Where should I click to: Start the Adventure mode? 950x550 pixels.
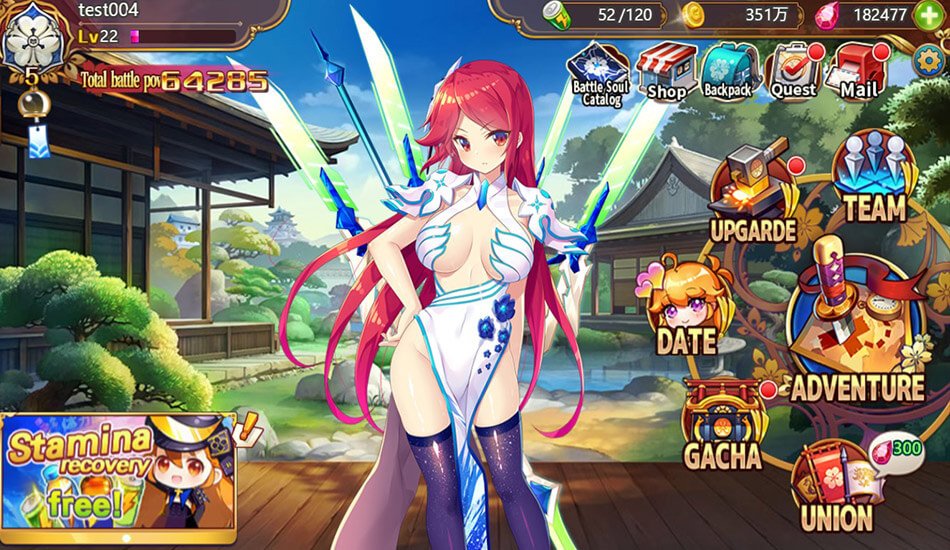[x=857, y=330]
